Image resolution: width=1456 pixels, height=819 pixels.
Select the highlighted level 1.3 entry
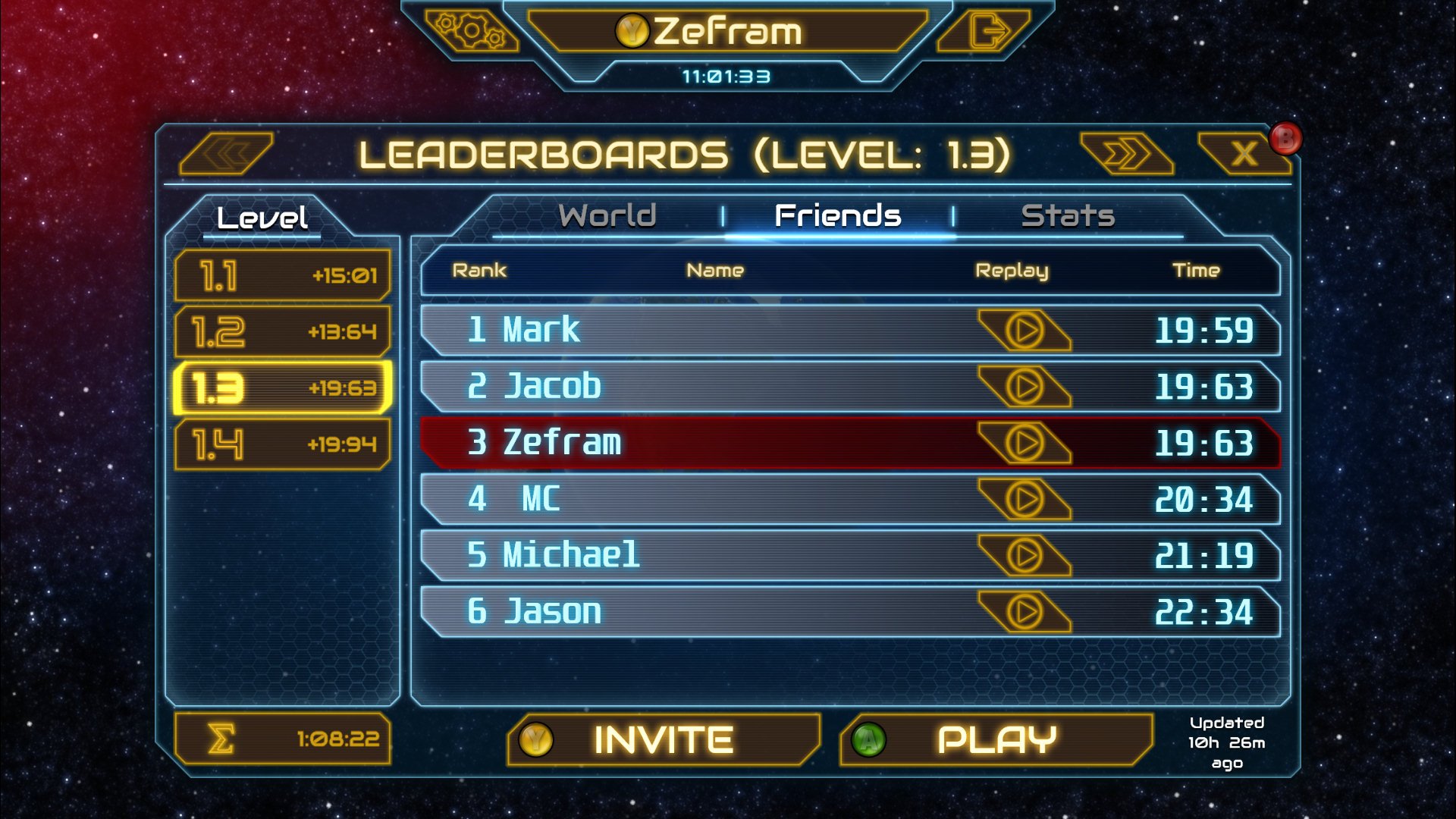[x=282, y=388]
